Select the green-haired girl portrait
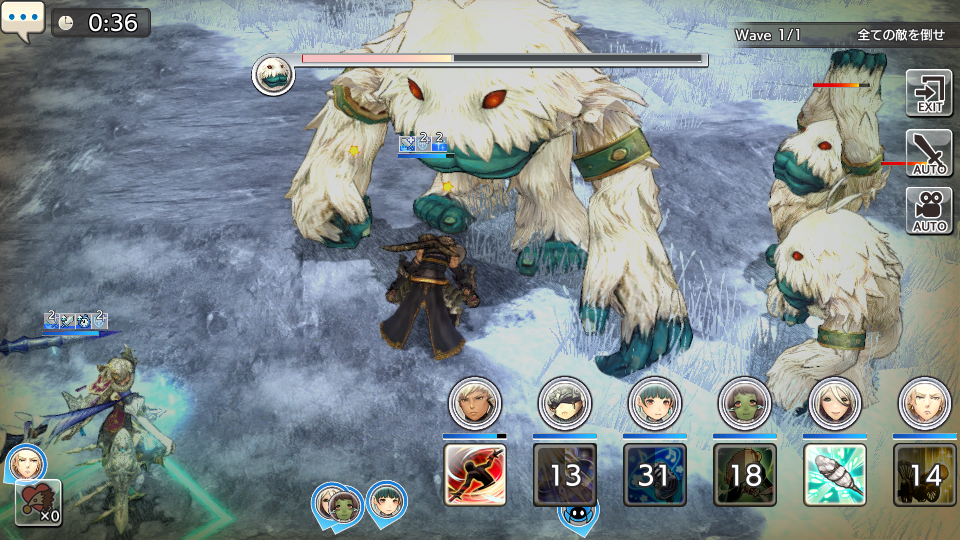The height and width of the screenshot is (540, 960). (x=655, y=402)
